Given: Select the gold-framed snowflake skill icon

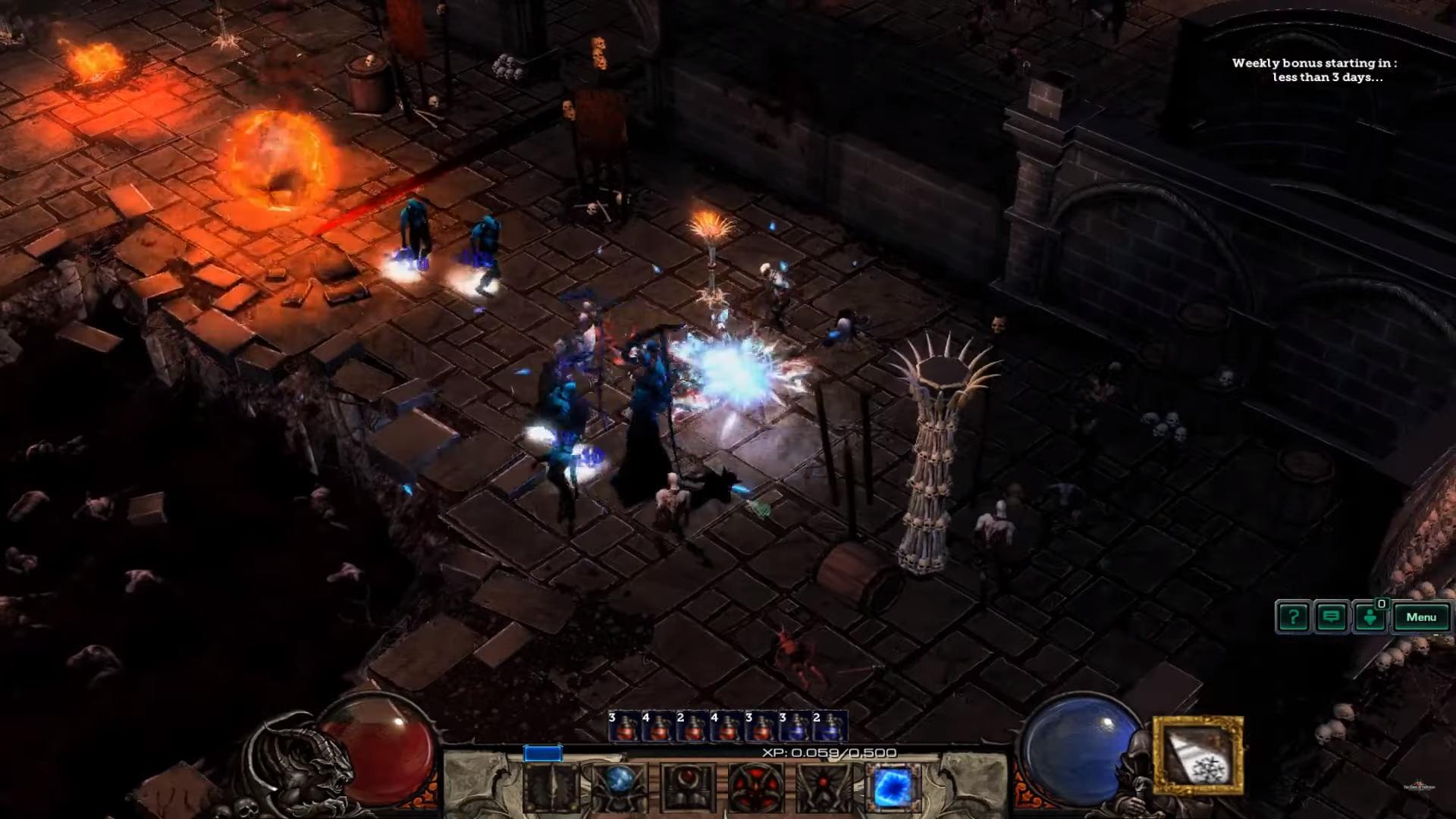Looking at the screenshot, I should coord(1198,755).
